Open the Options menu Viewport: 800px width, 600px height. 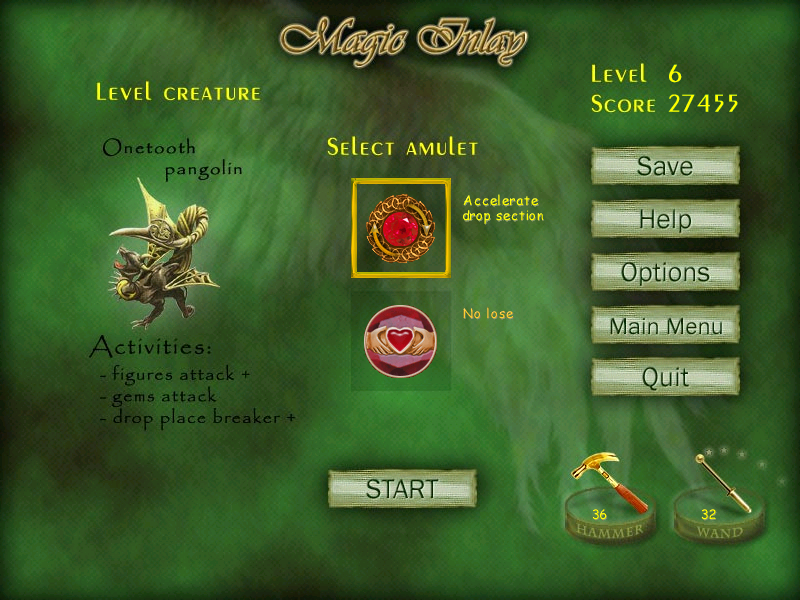pos(665,272)
